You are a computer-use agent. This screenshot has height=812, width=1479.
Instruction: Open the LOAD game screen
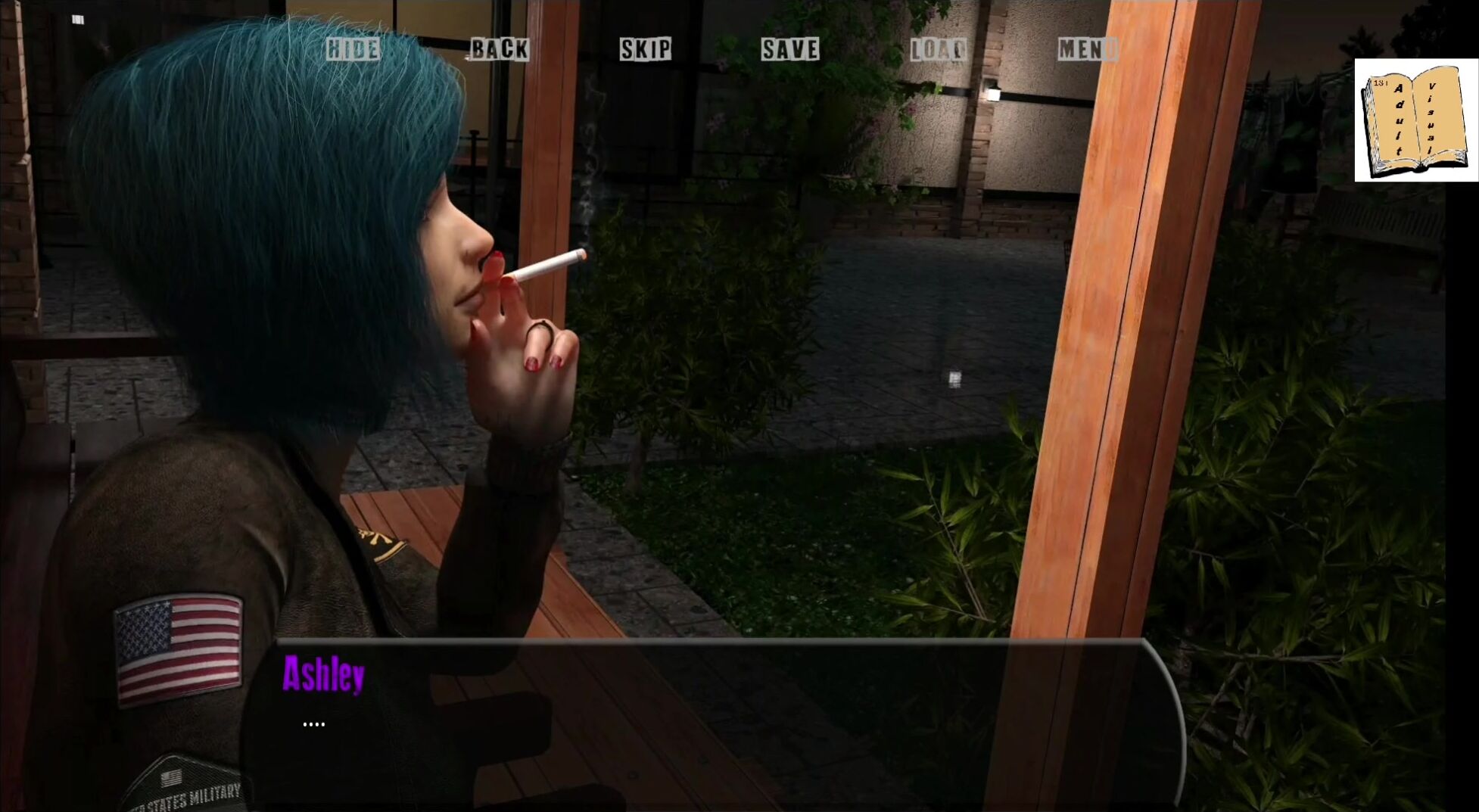click(938, 49)
